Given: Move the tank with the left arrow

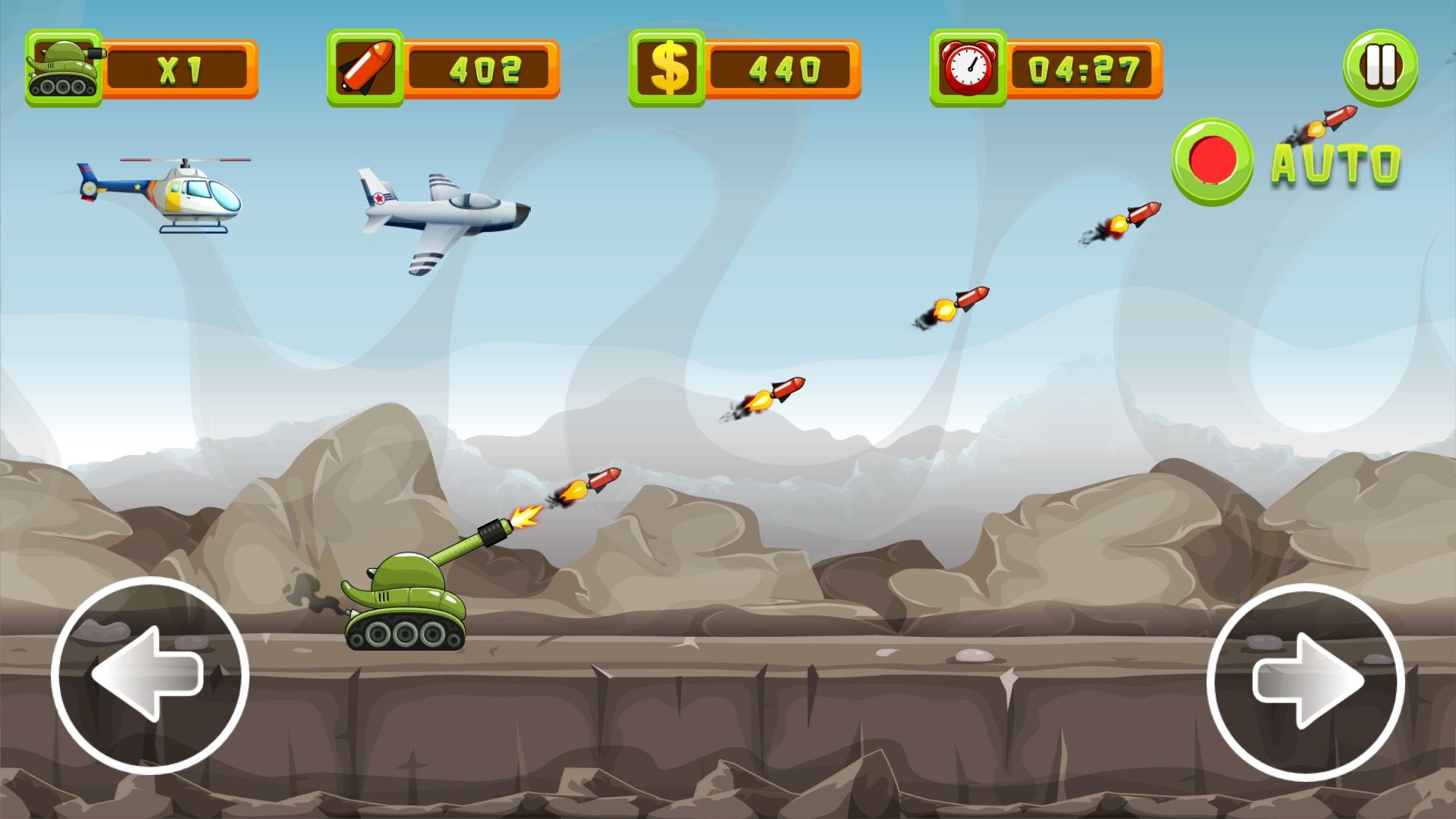Looking at the screenshot, I should point(150,675).
